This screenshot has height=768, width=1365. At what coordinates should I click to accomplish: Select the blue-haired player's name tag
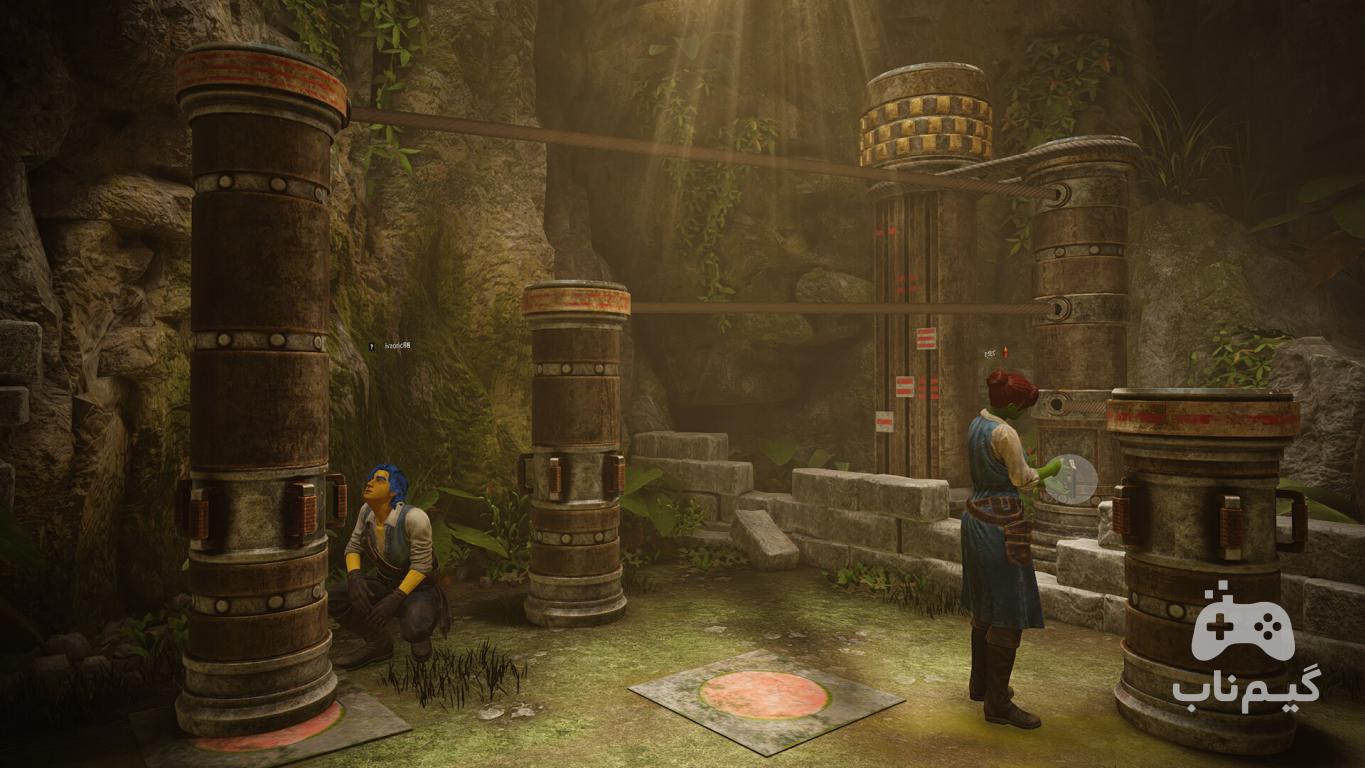(x=390, y=346)
